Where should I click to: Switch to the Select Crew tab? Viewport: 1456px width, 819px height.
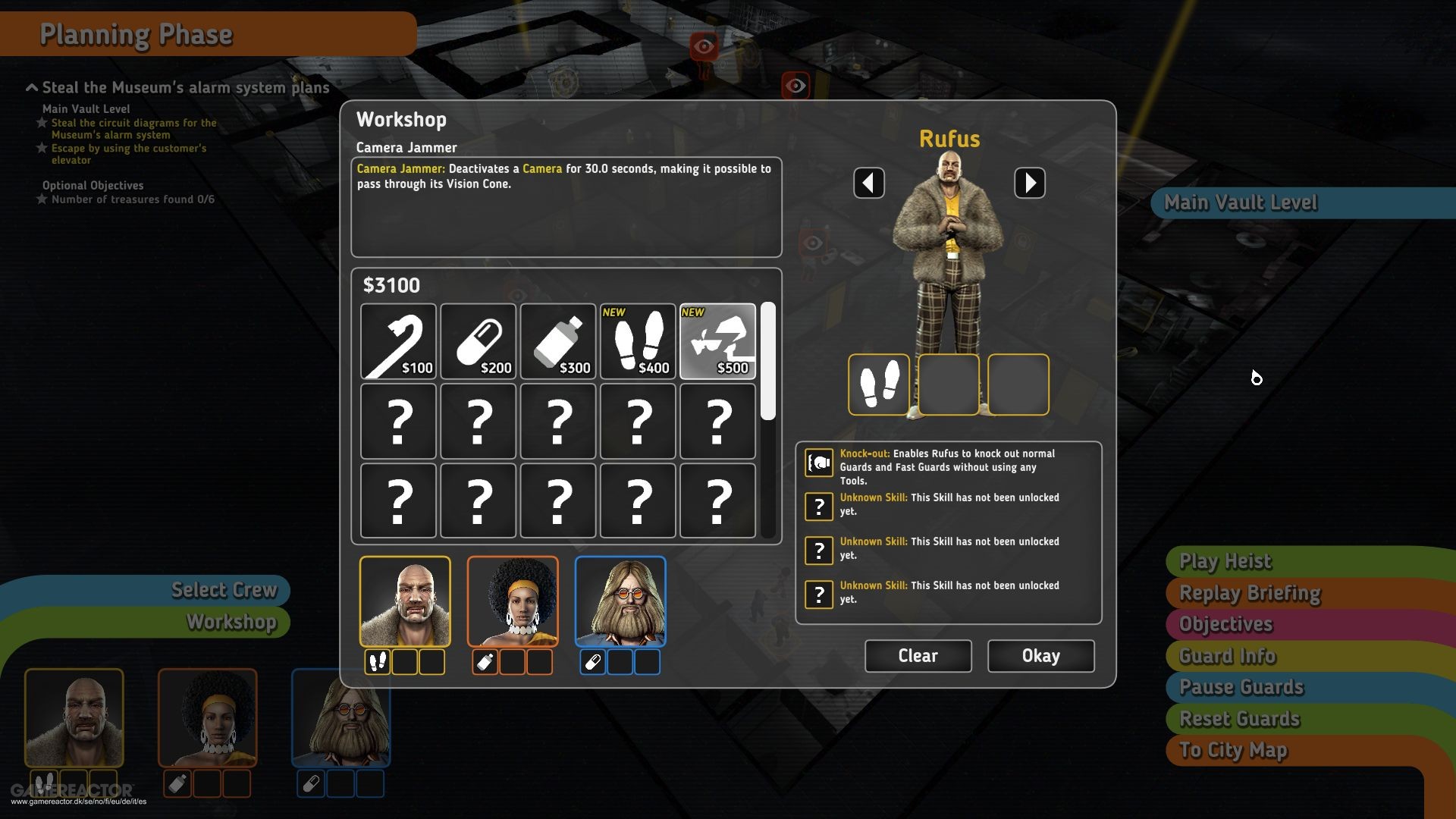(224, 590)
